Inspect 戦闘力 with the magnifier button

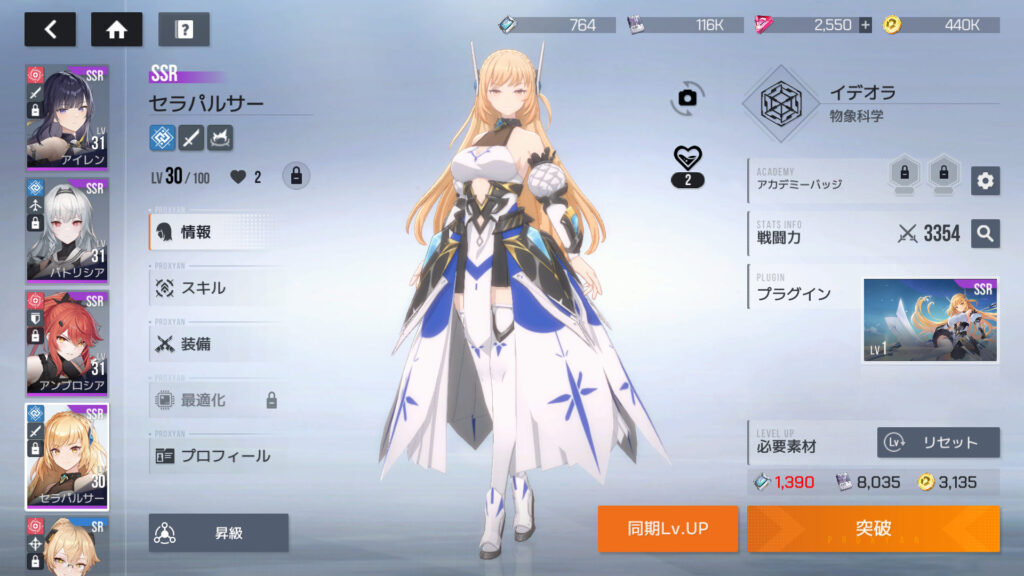(985, 234)
